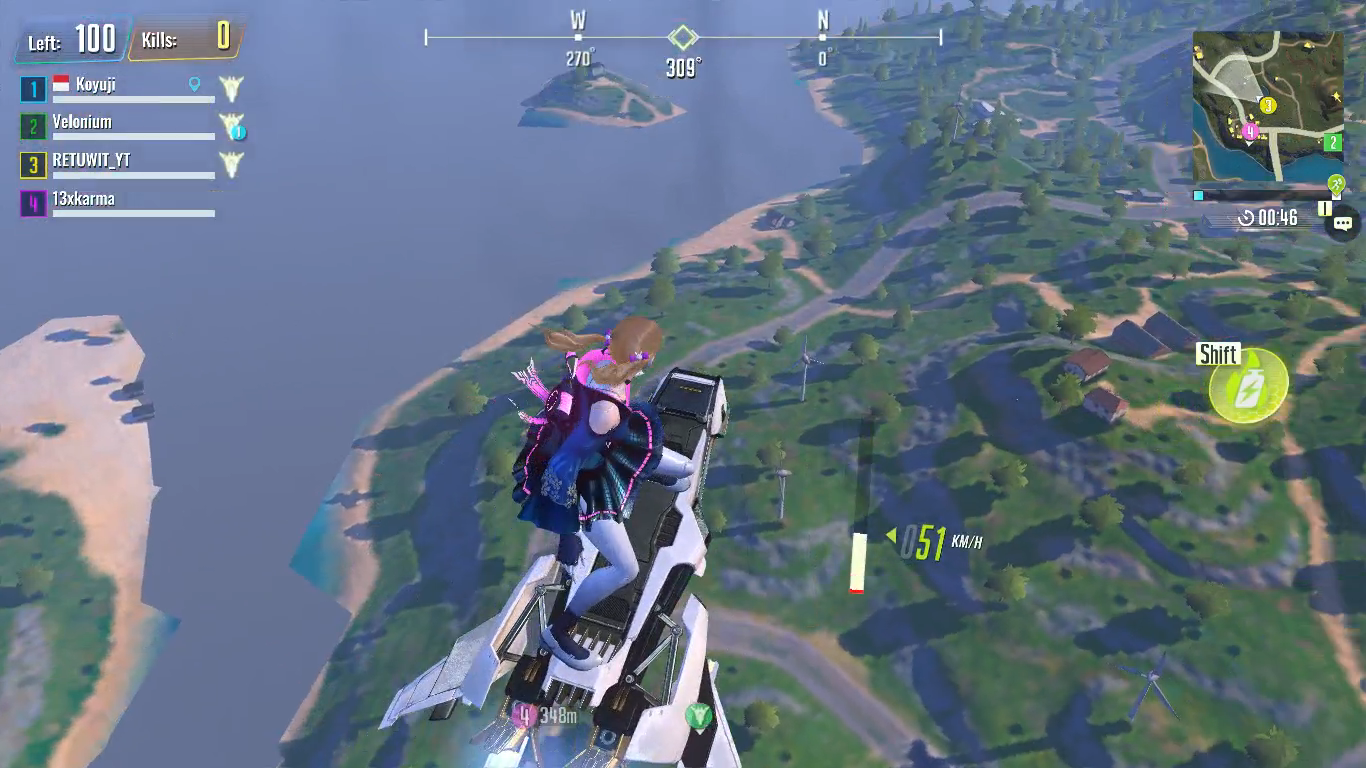1366x768 pixels.
Task: Select the Indonesian flag beside Koyuji
Action: coord(60,84)
